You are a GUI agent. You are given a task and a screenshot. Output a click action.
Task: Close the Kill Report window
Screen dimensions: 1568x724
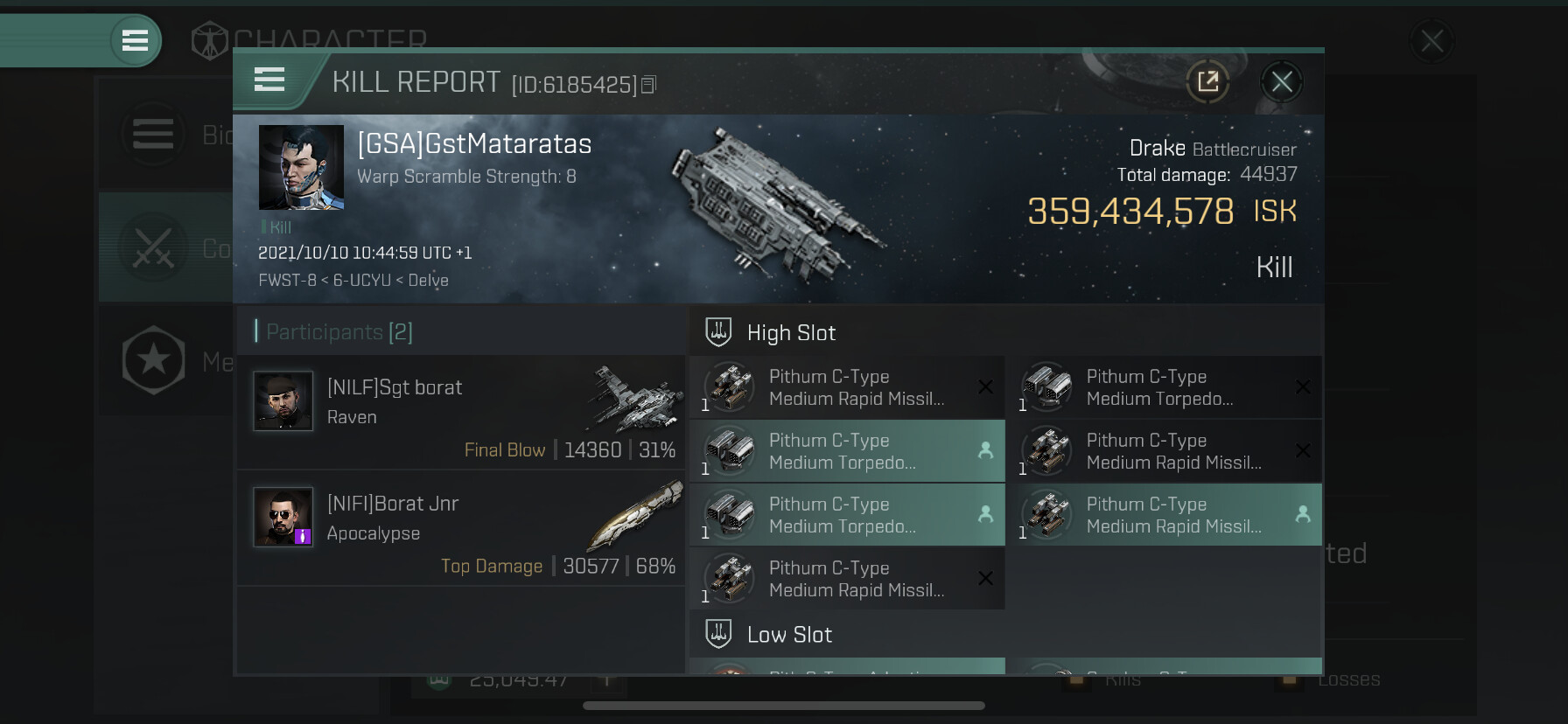coord(1282,82)
